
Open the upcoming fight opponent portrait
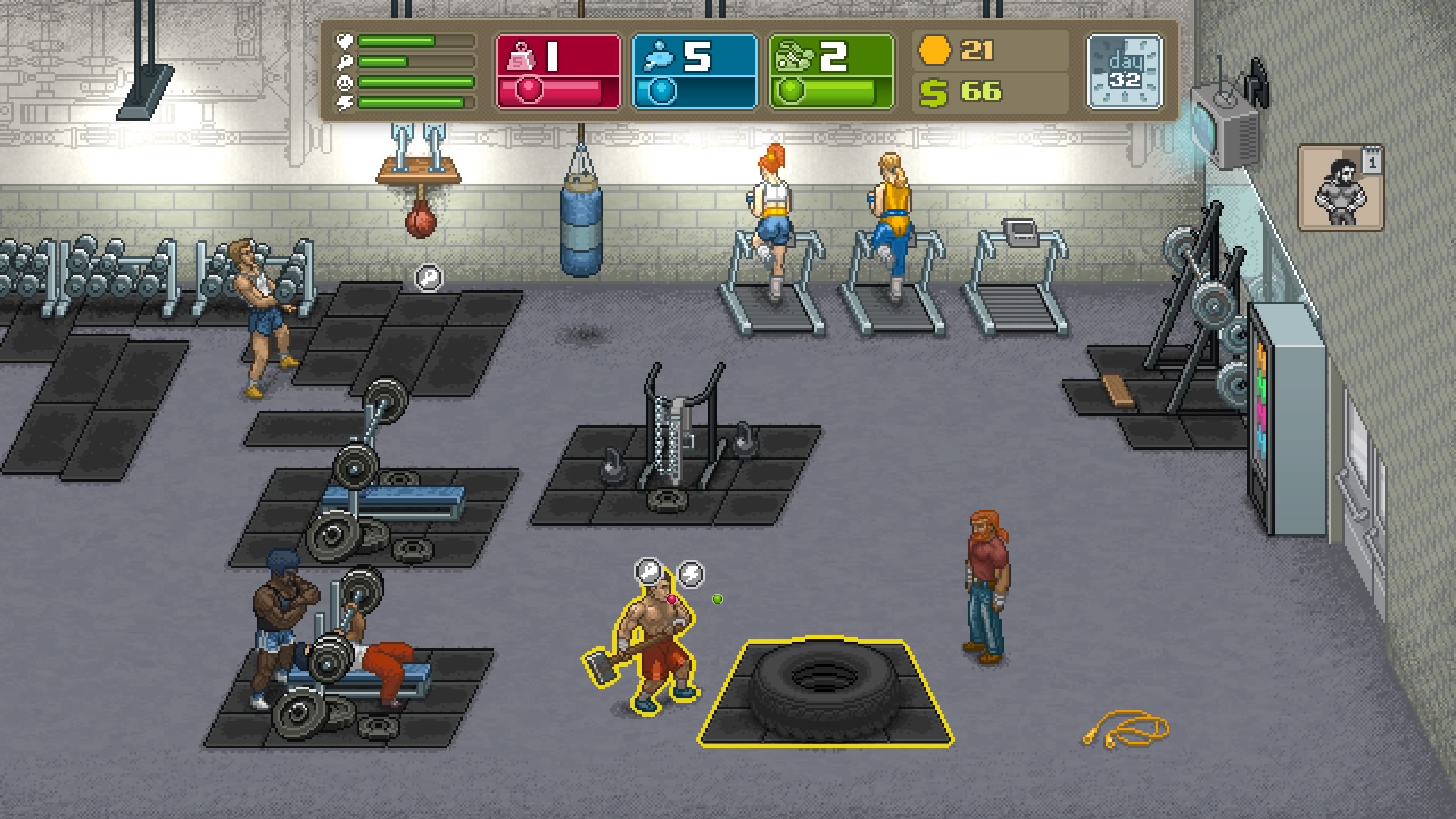pyautogui.click(x=1340, y=187)
